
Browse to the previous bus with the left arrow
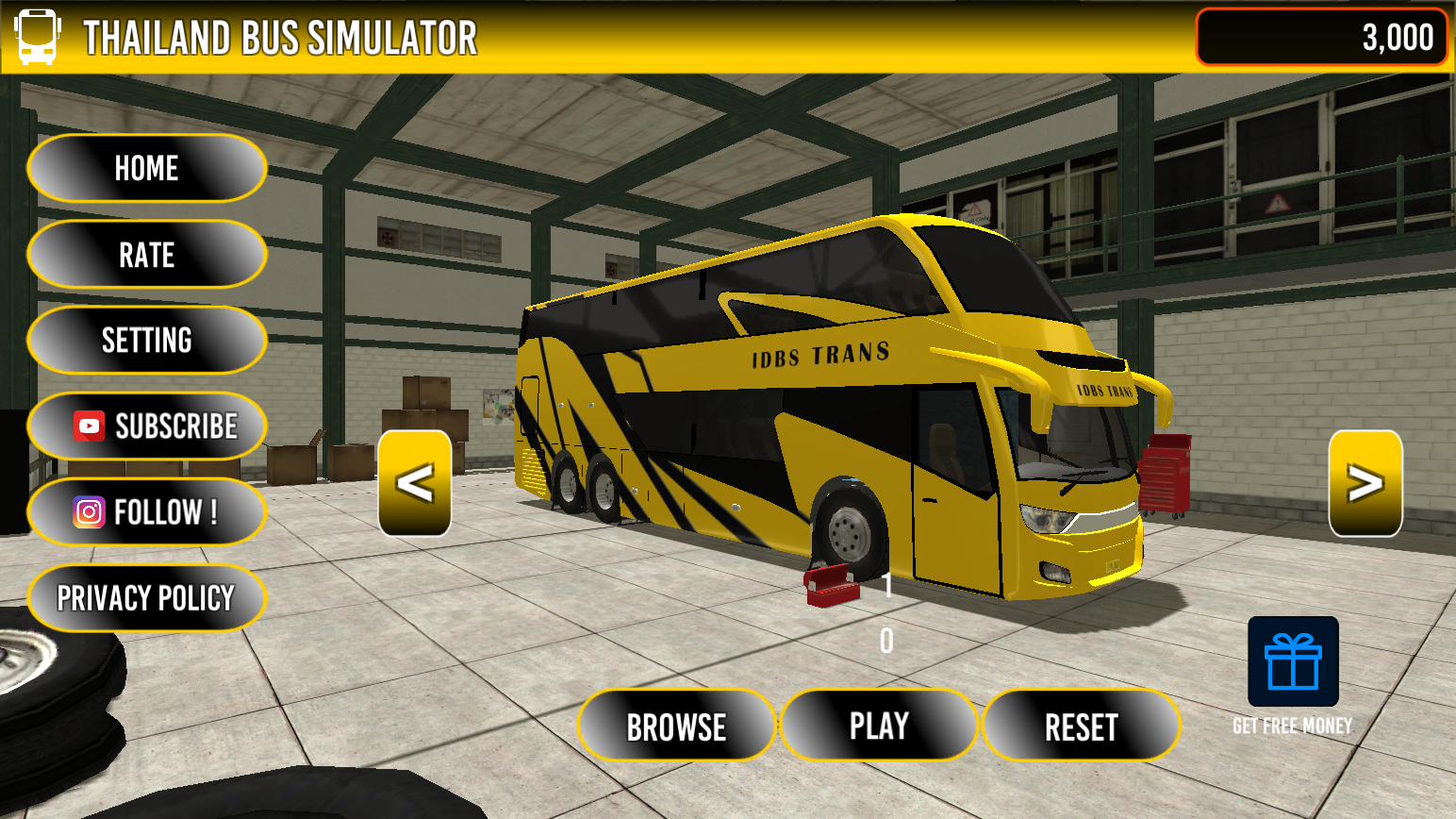pos(415,483)
